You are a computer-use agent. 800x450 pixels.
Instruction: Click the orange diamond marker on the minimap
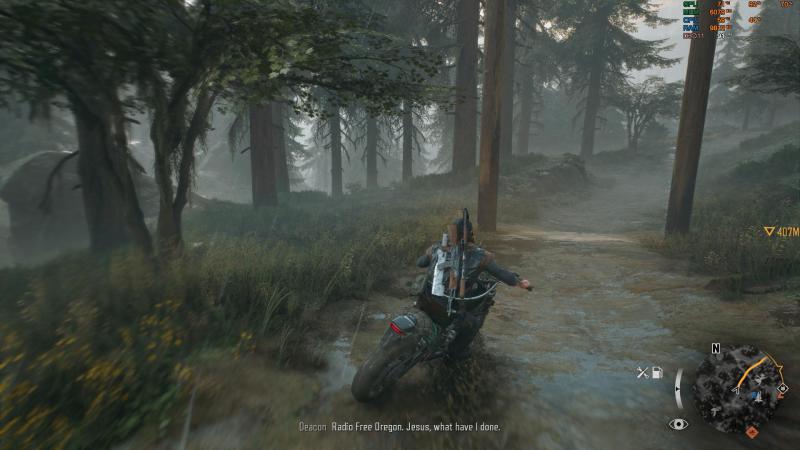751,432
